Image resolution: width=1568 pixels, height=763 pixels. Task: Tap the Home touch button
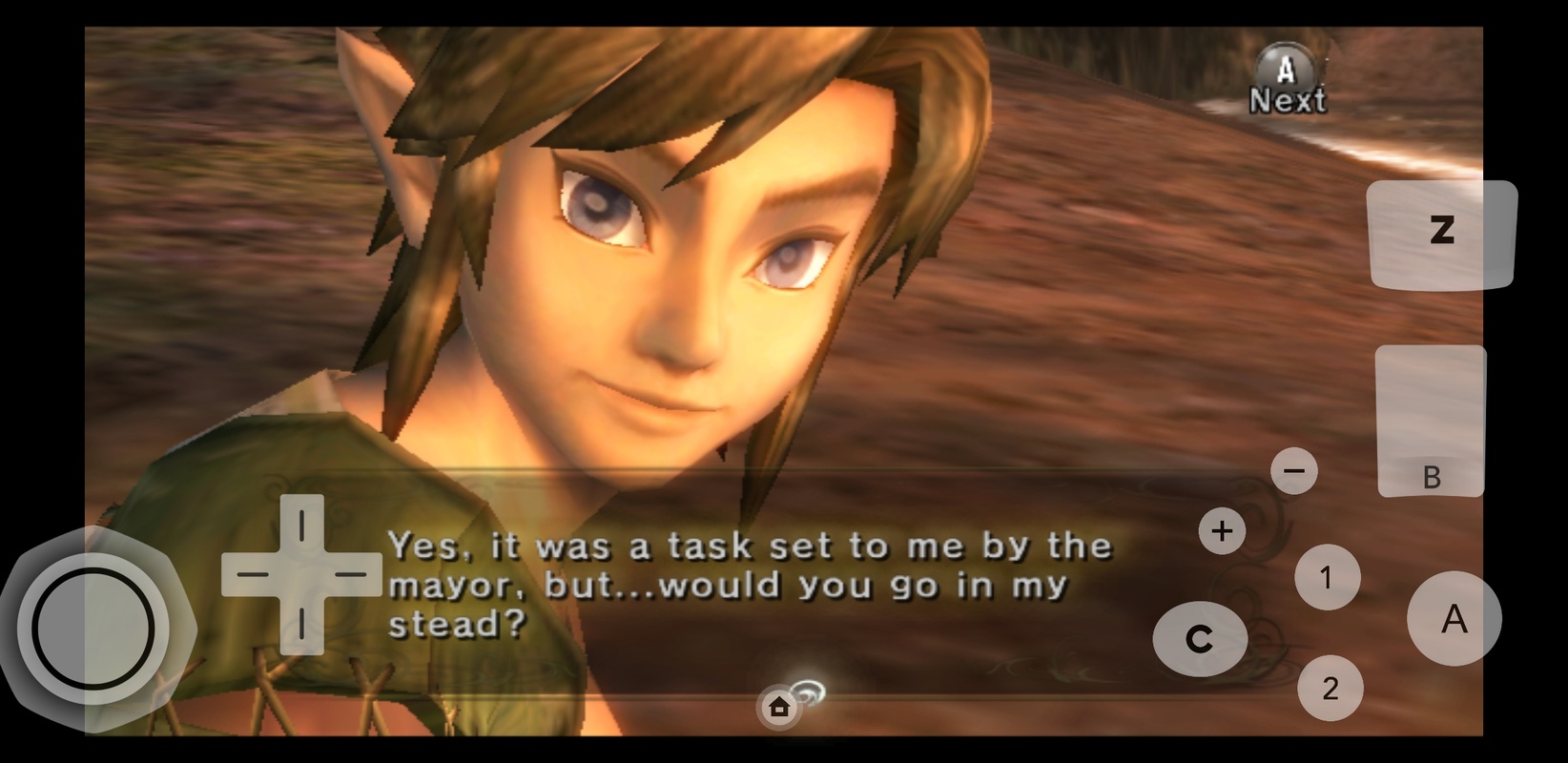779,708
